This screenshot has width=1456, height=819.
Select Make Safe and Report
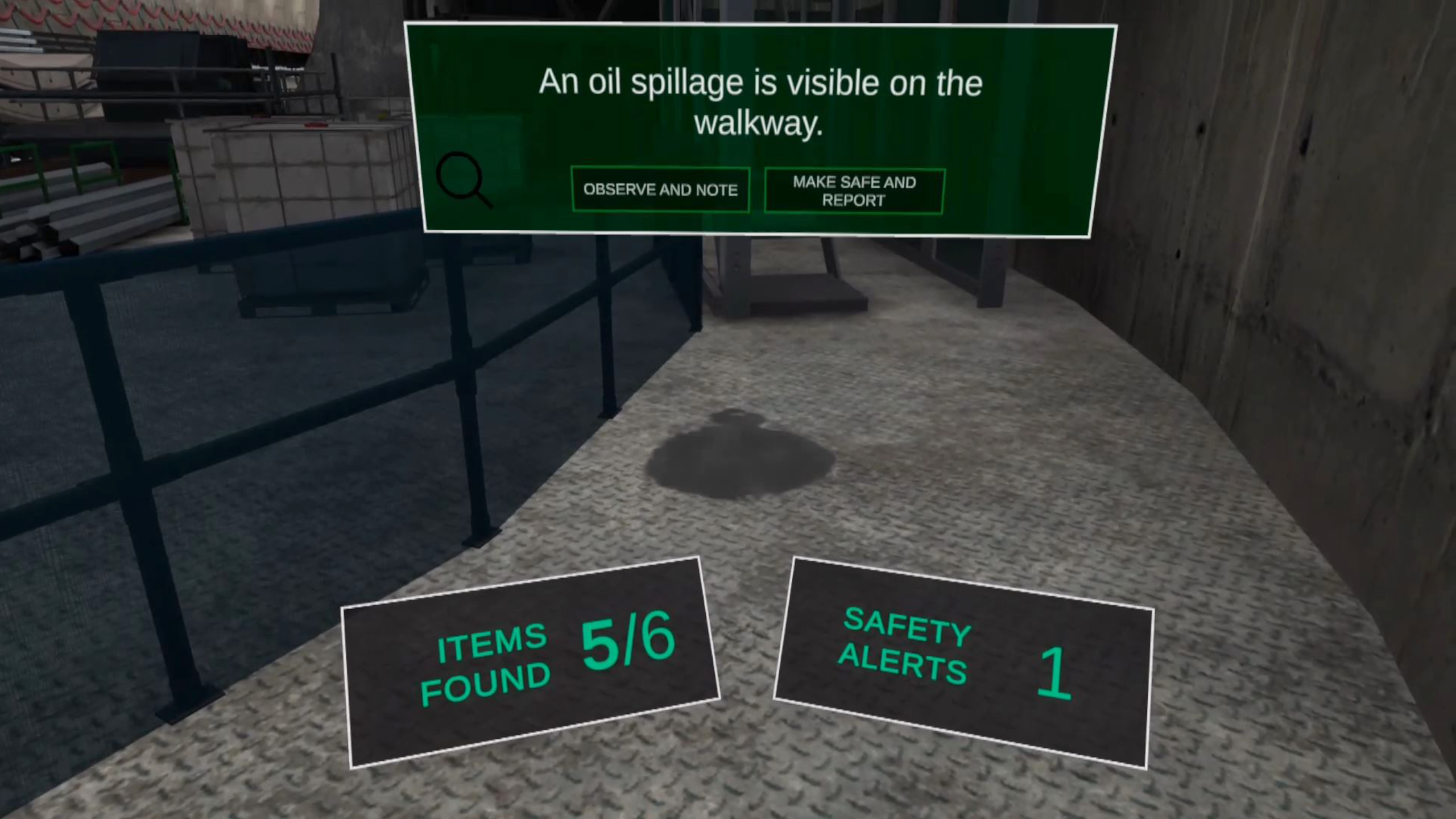coord(854,191)
